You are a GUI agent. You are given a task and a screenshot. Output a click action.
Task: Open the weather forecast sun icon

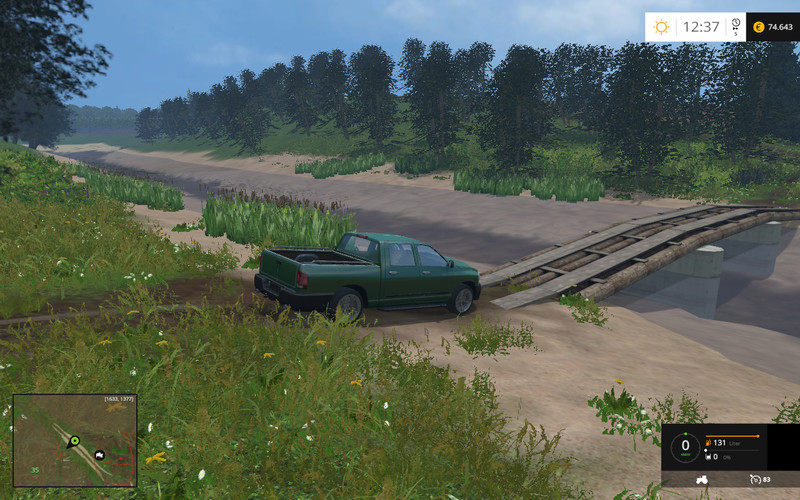[661, 27]
